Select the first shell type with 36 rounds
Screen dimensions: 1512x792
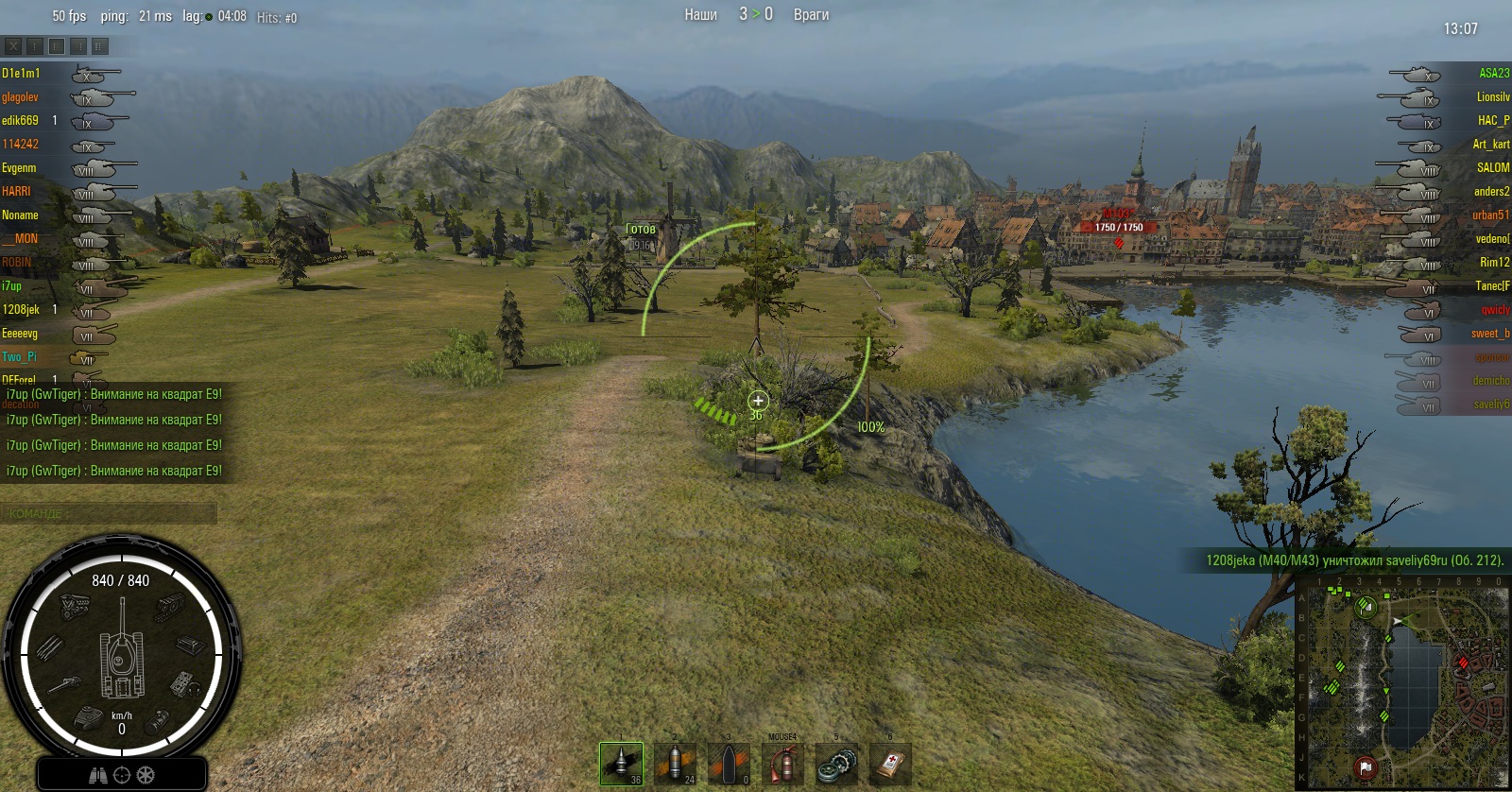coord(621,763)
